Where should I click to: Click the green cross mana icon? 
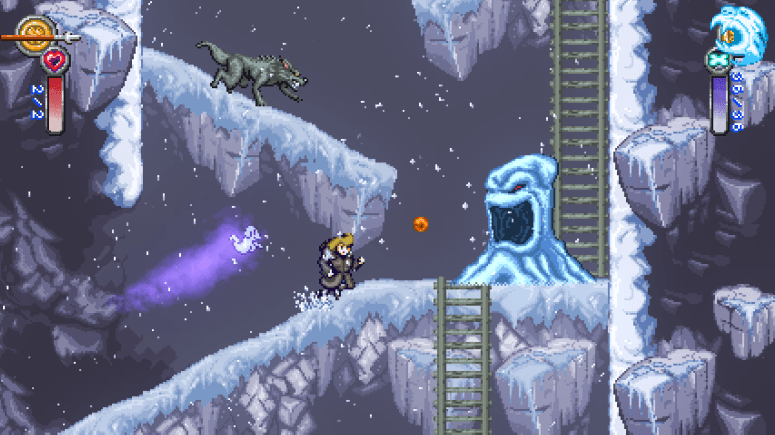(718, 60)
